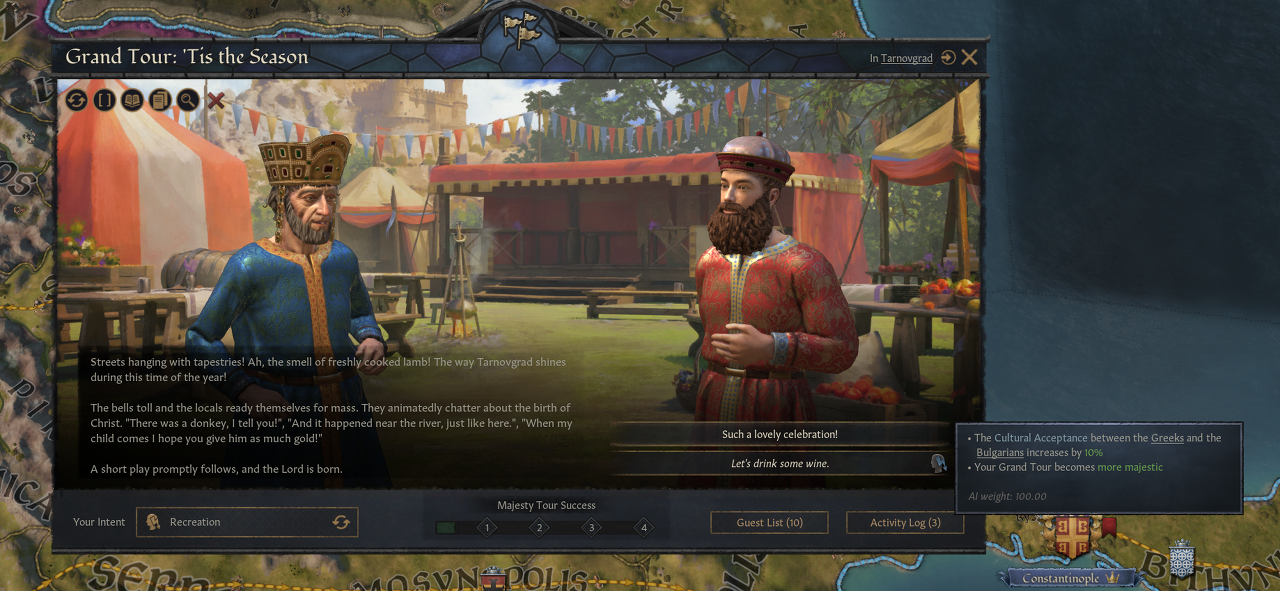Screen dimensions: 1280x591
Task: Click the Majesty Tour level 1 marker
Action: [x=487, y=527]
